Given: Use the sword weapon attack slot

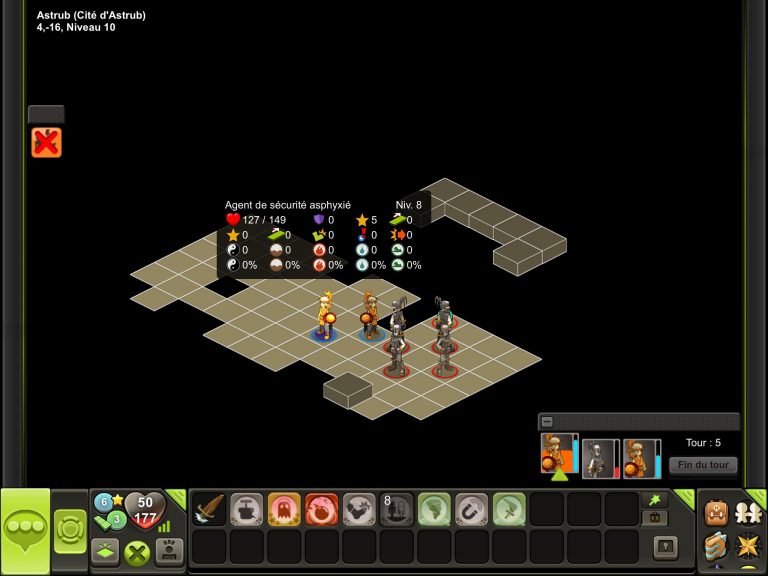Looking at the screenshot, I should (210, 509).
